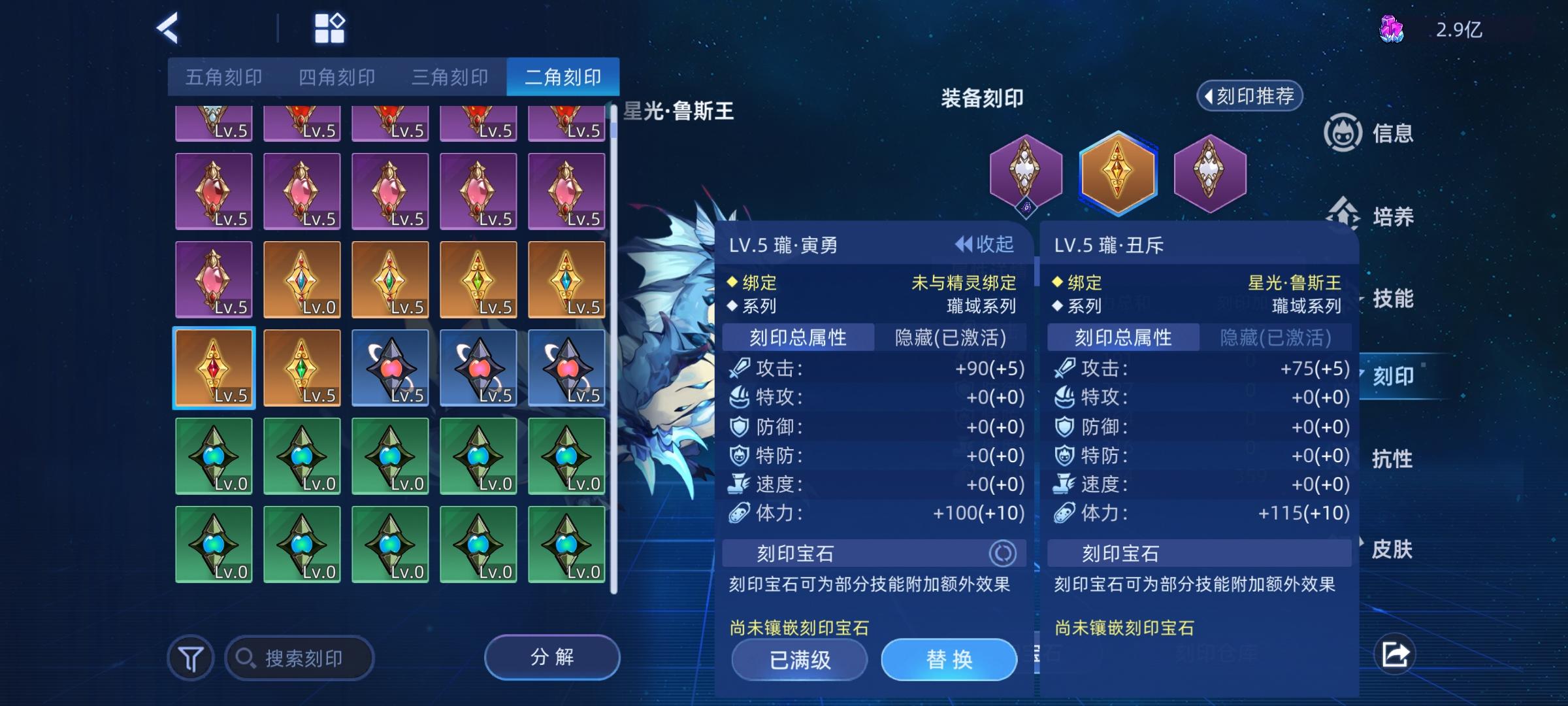The height and width of the screenshot is (706, 1568).
Task: Click the back arrow to exit imprint screen
Action: [x=169, y=29]
